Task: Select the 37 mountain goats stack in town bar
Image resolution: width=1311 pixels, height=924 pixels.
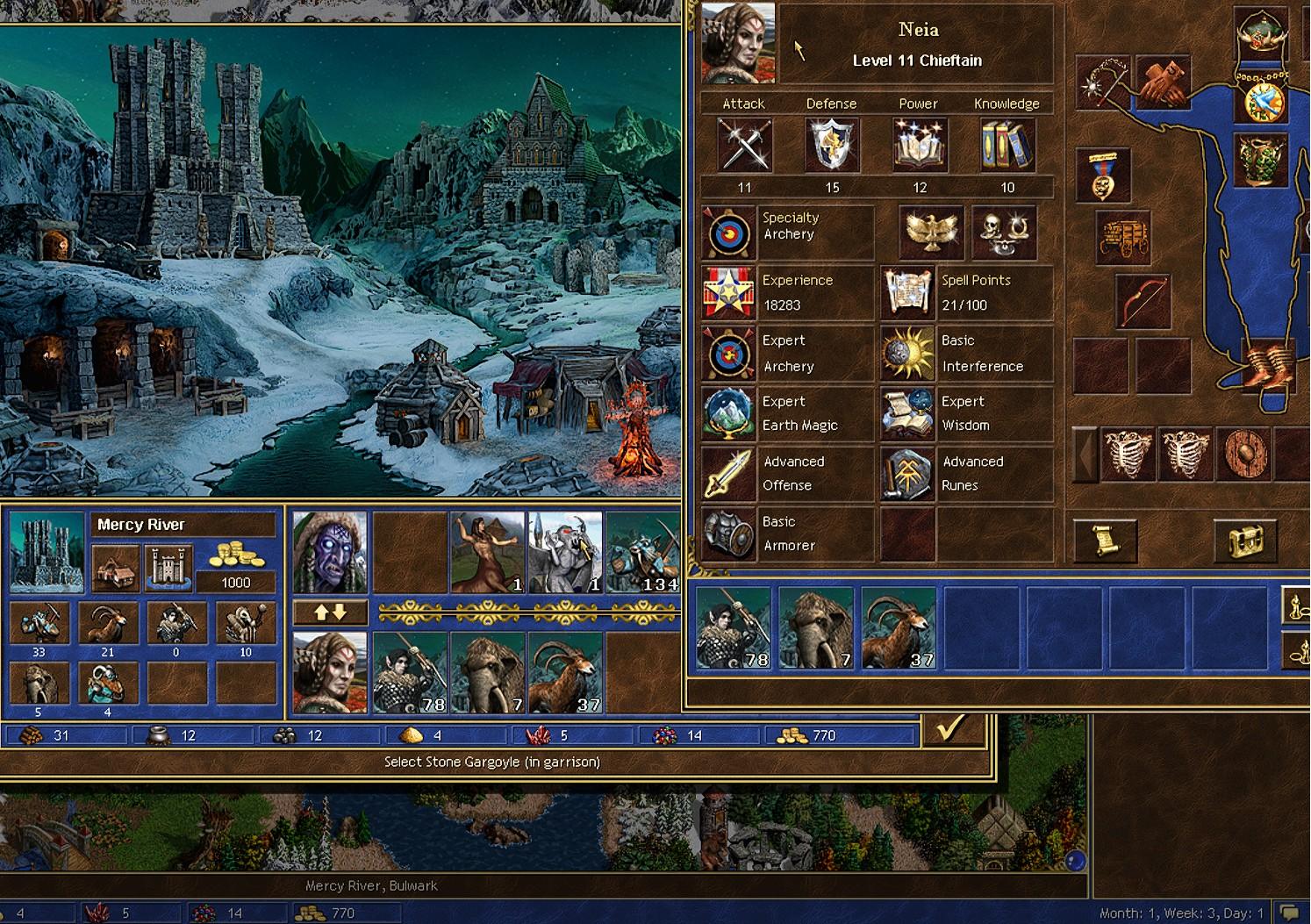Action: [x=565, y=672]
